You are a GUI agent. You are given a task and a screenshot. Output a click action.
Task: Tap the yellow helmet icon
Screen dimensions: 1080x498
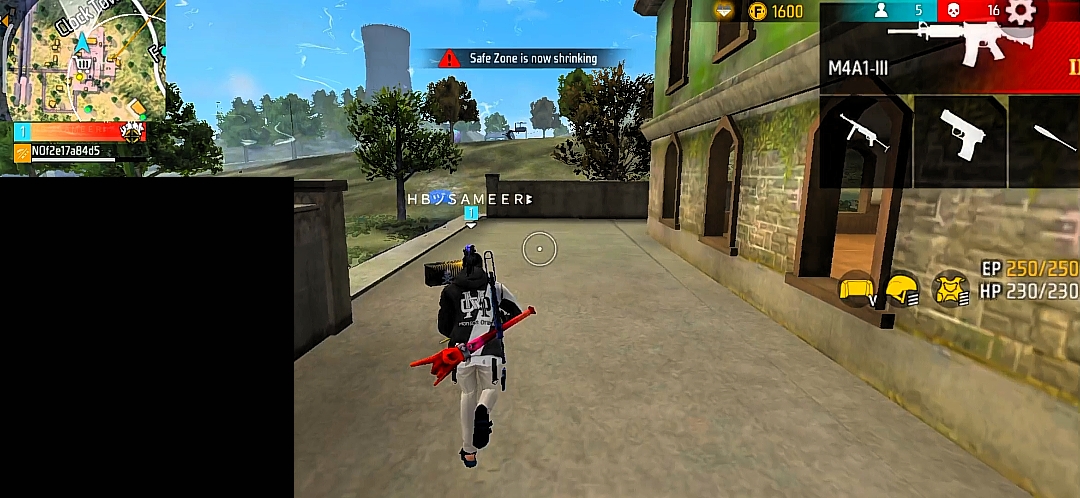click(902, 290)
